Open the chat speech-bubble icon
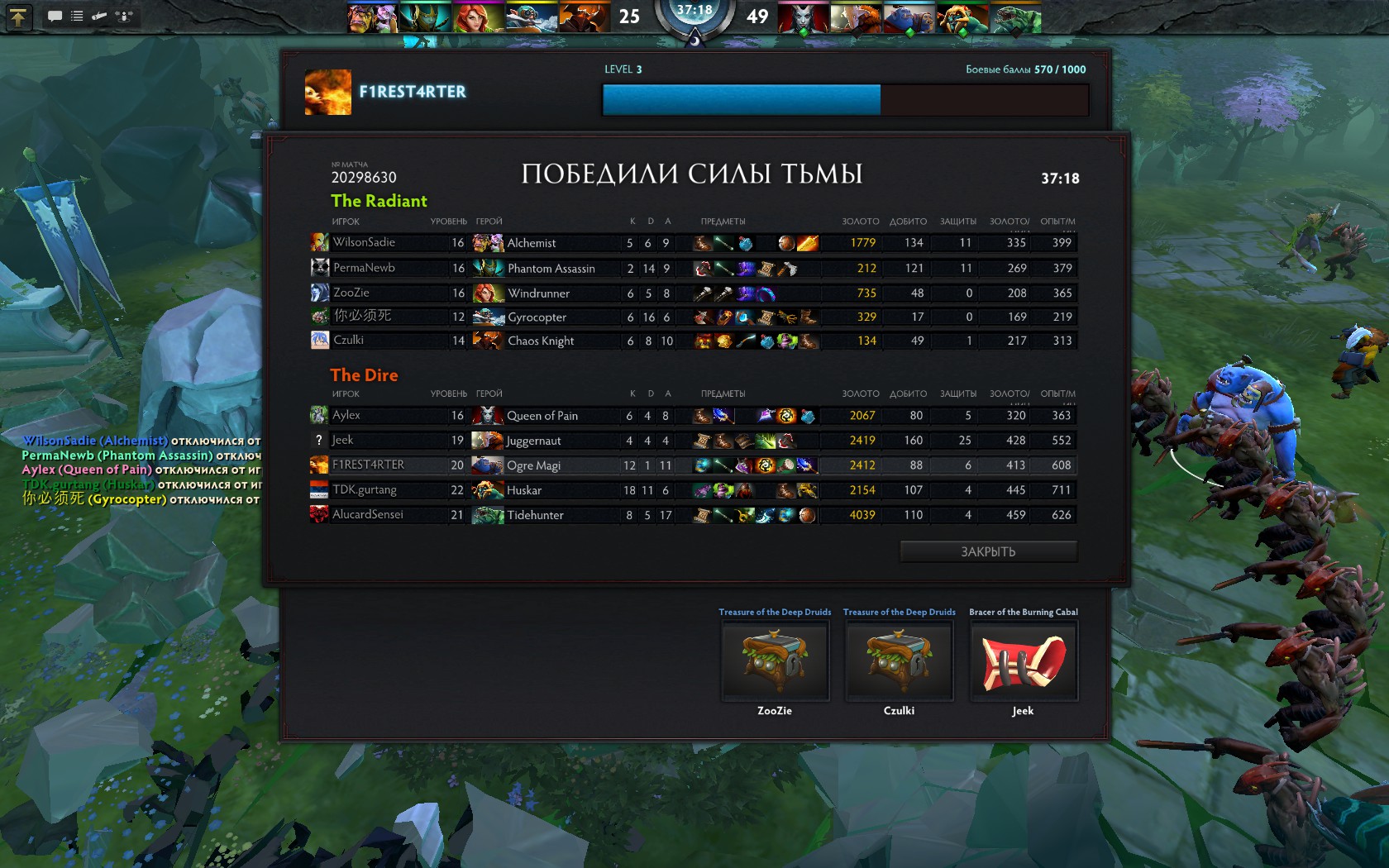The image size is (1389, 868). click(x=55, y=16)
